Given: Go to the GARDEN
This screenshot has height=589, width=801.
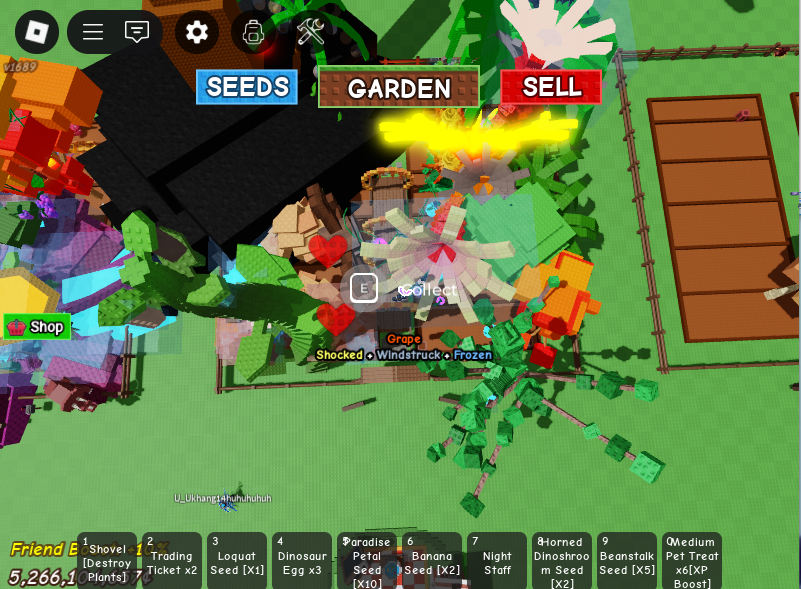Looking at the screenshot, I should pyautogui.click(x=399, y=88).
